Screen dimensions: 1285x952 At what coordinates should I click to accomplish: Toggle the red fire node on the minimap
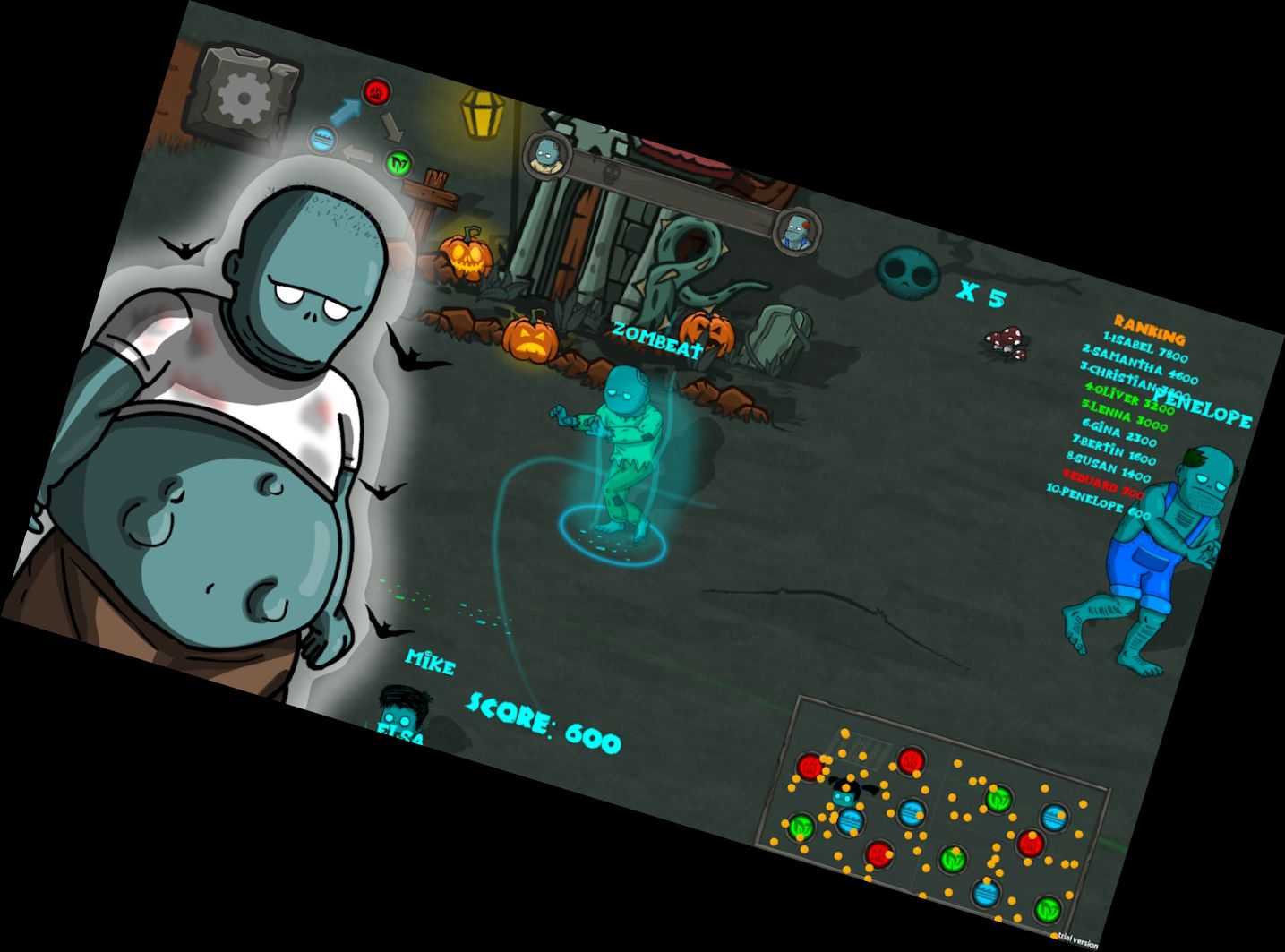point(808,766)
